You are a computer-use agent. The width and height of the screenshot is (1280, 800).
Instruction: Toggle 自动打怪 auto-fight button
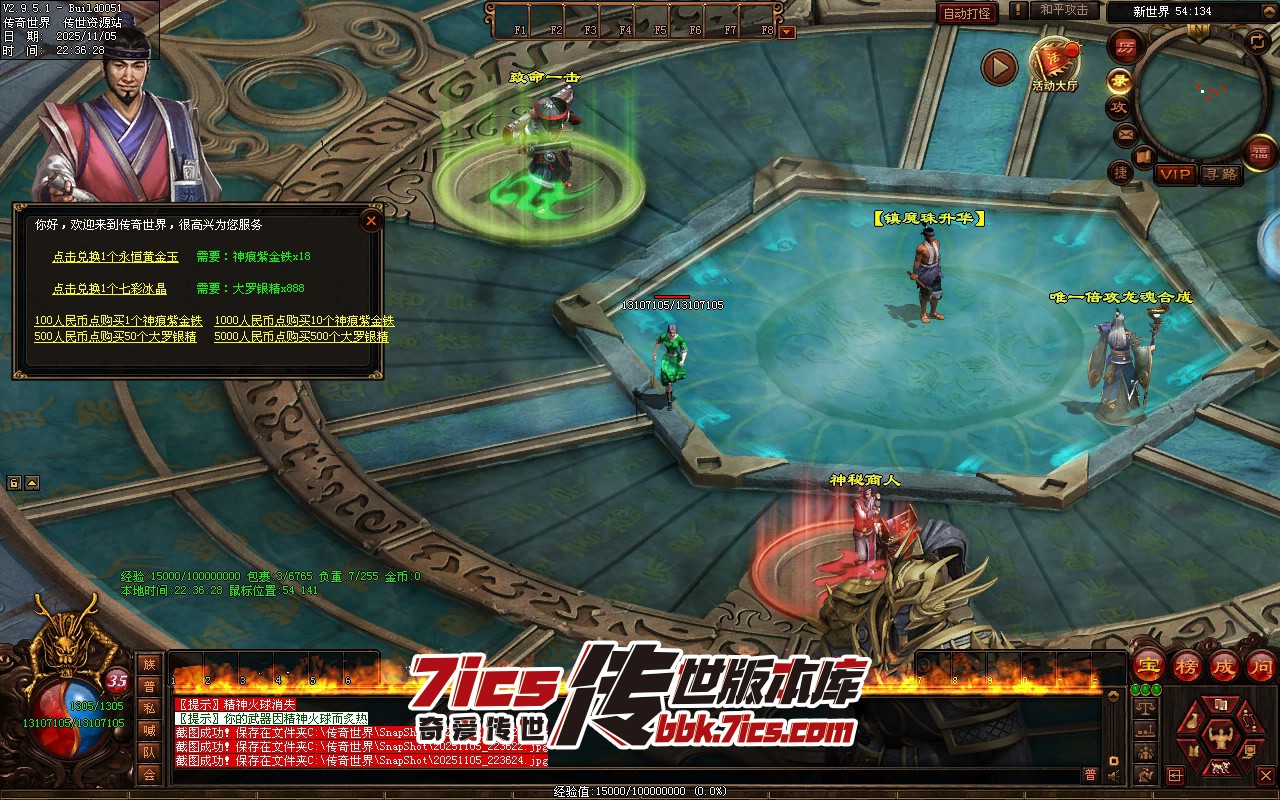point(968,13)
